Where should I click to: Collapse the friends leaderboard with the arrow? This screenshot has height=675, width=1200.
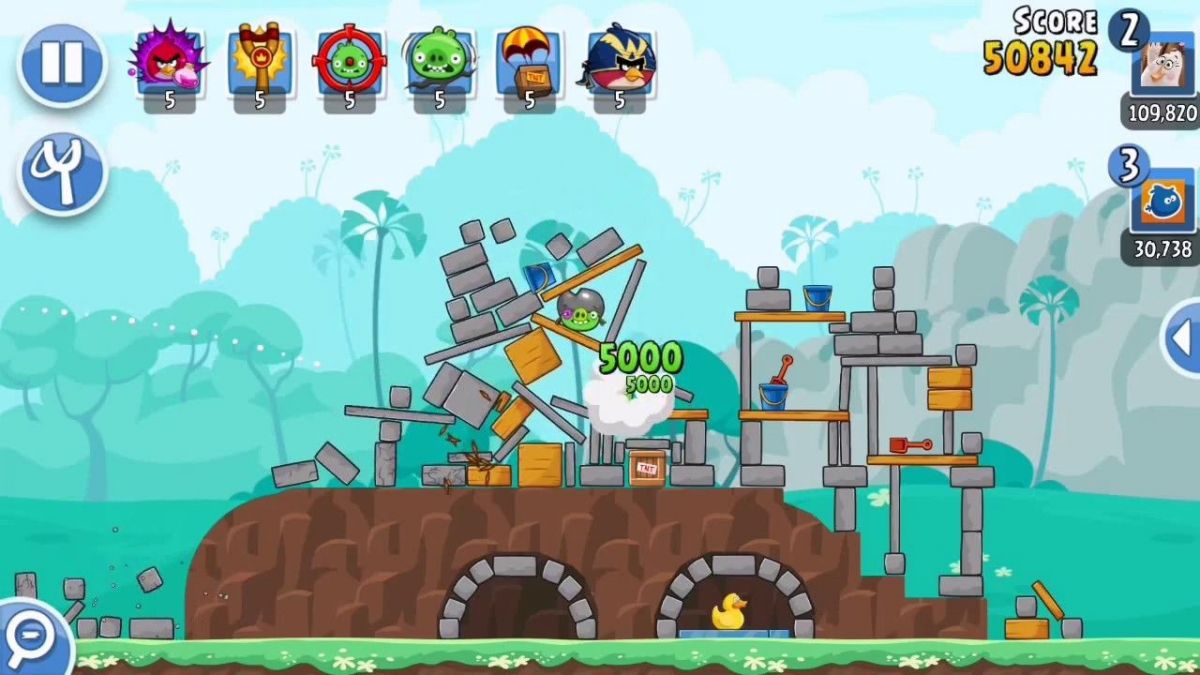click(1182, 337)
